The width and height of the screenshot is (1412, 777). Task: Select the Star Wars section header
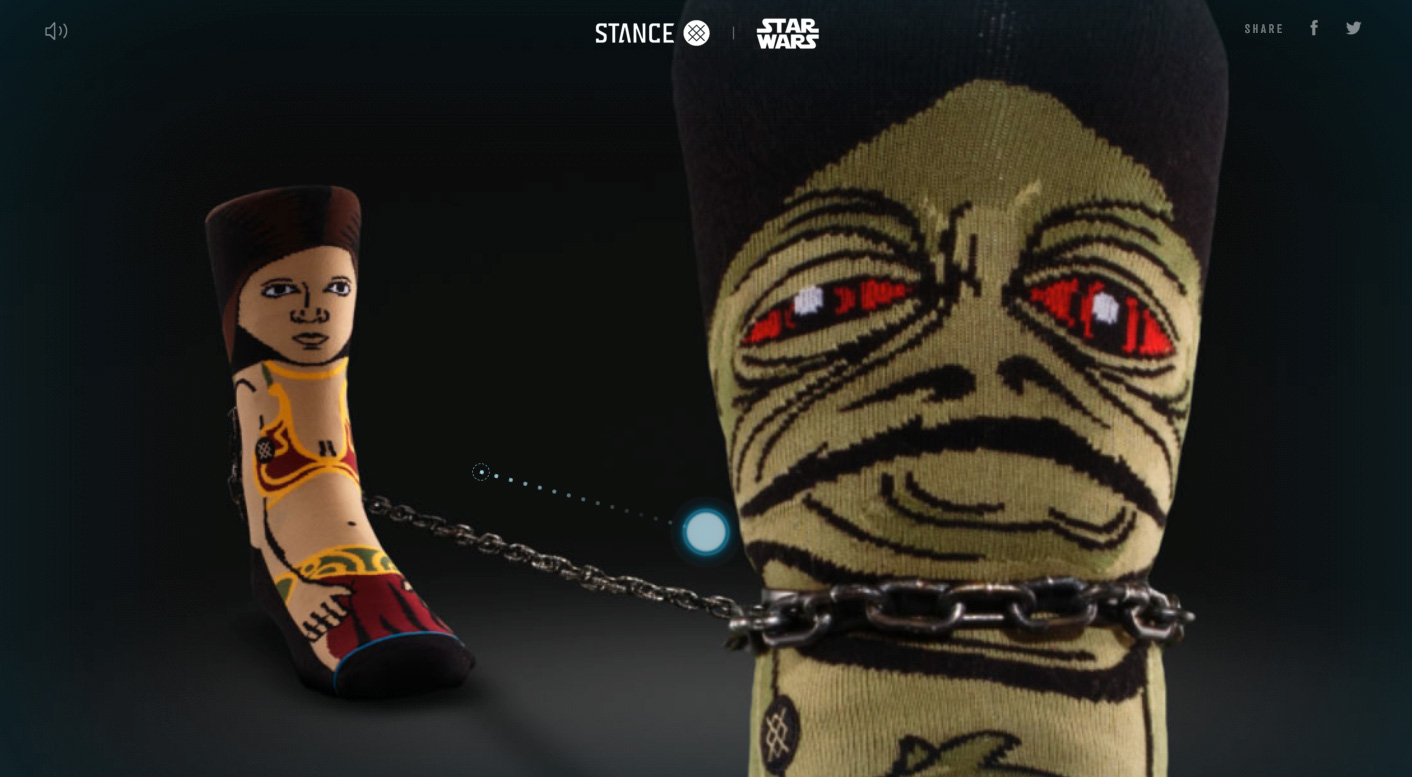[x=787, y=32]
